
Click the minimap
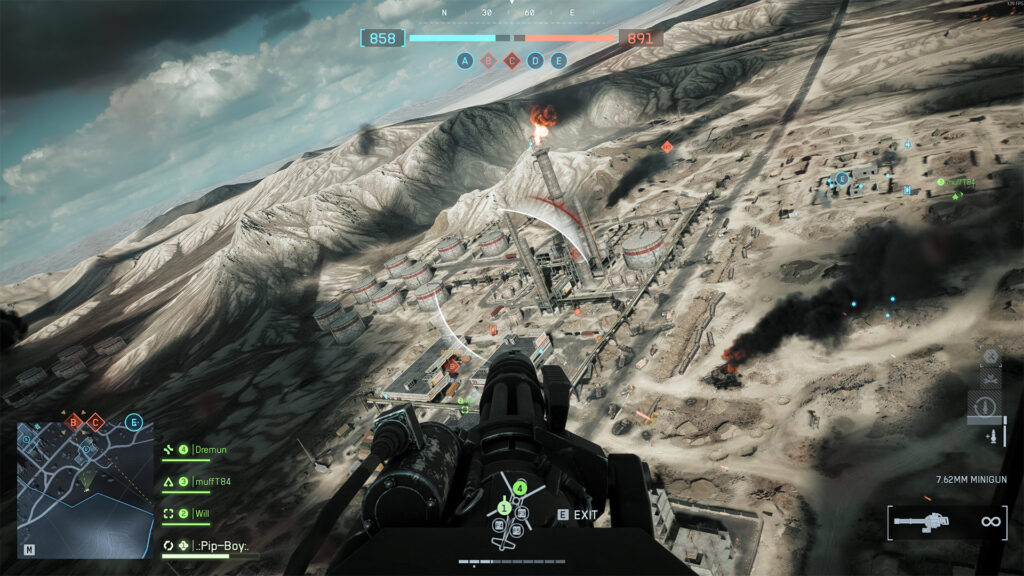click(x=84, y=490)
